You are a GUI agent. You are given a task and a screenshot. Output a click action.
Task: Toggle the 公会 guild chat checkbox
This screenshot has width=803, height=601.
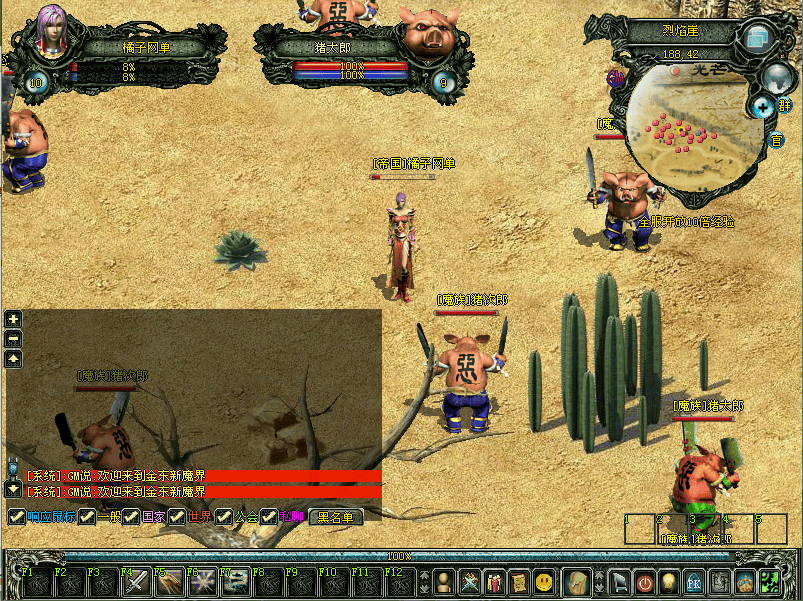[224, 517]
